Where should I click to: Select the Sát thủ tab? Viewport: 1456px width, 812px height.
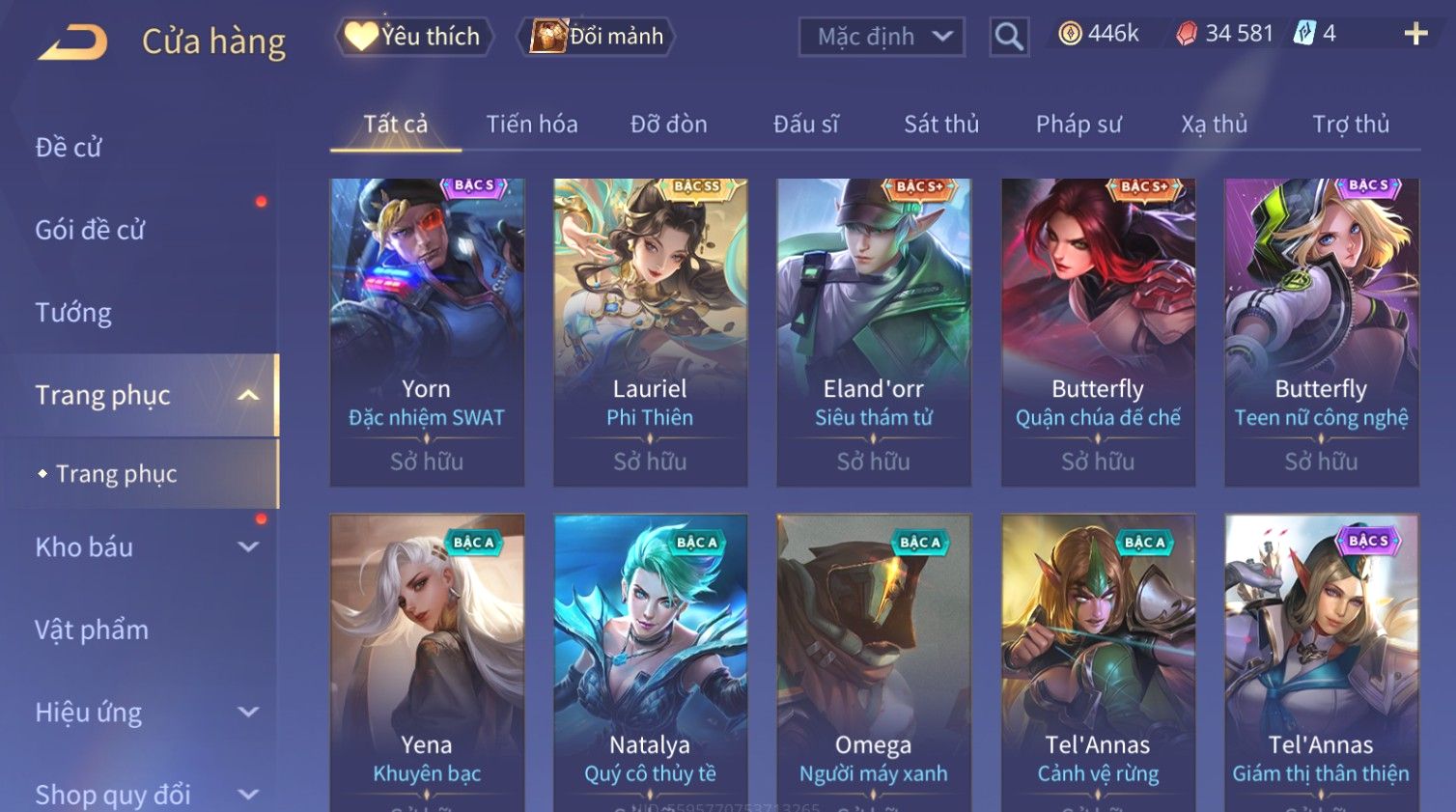click(x=941, y=125)
